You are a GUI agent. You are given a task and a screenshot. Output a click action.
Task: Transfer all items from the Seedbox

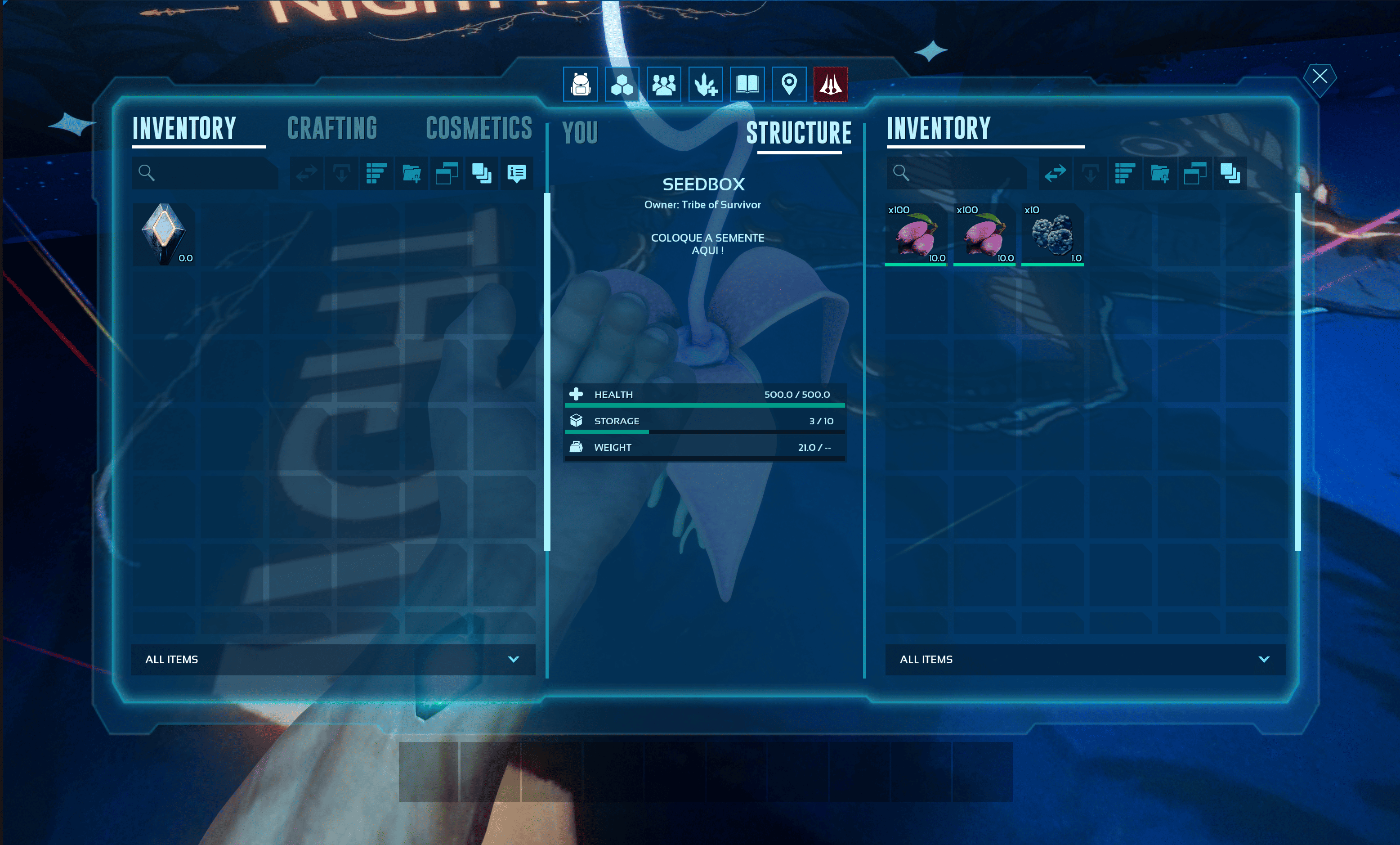tap(1055, 173)
